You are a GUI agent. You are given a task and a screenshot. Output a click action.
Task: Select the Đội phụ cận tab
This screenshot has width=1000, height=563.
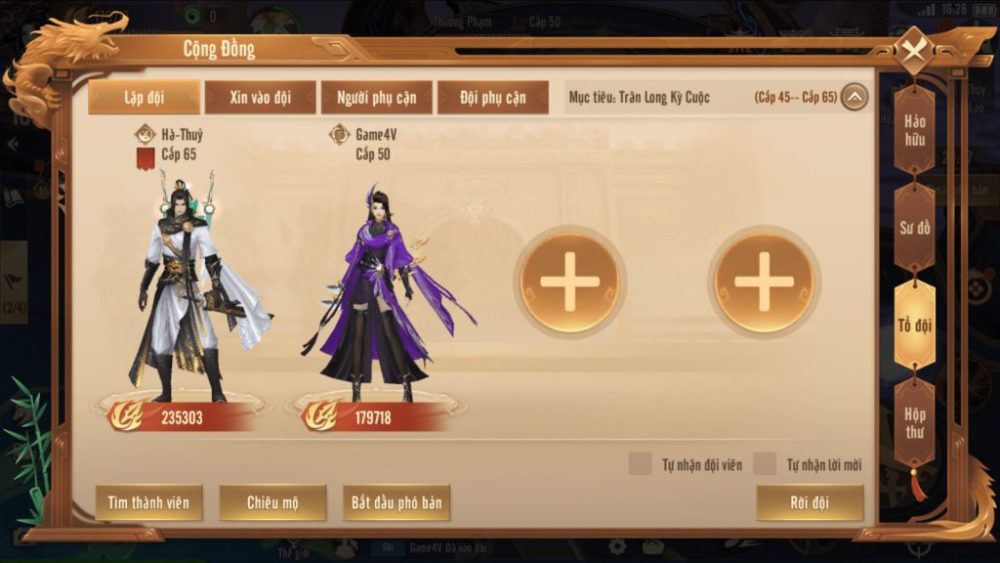(x=493, y=98)
